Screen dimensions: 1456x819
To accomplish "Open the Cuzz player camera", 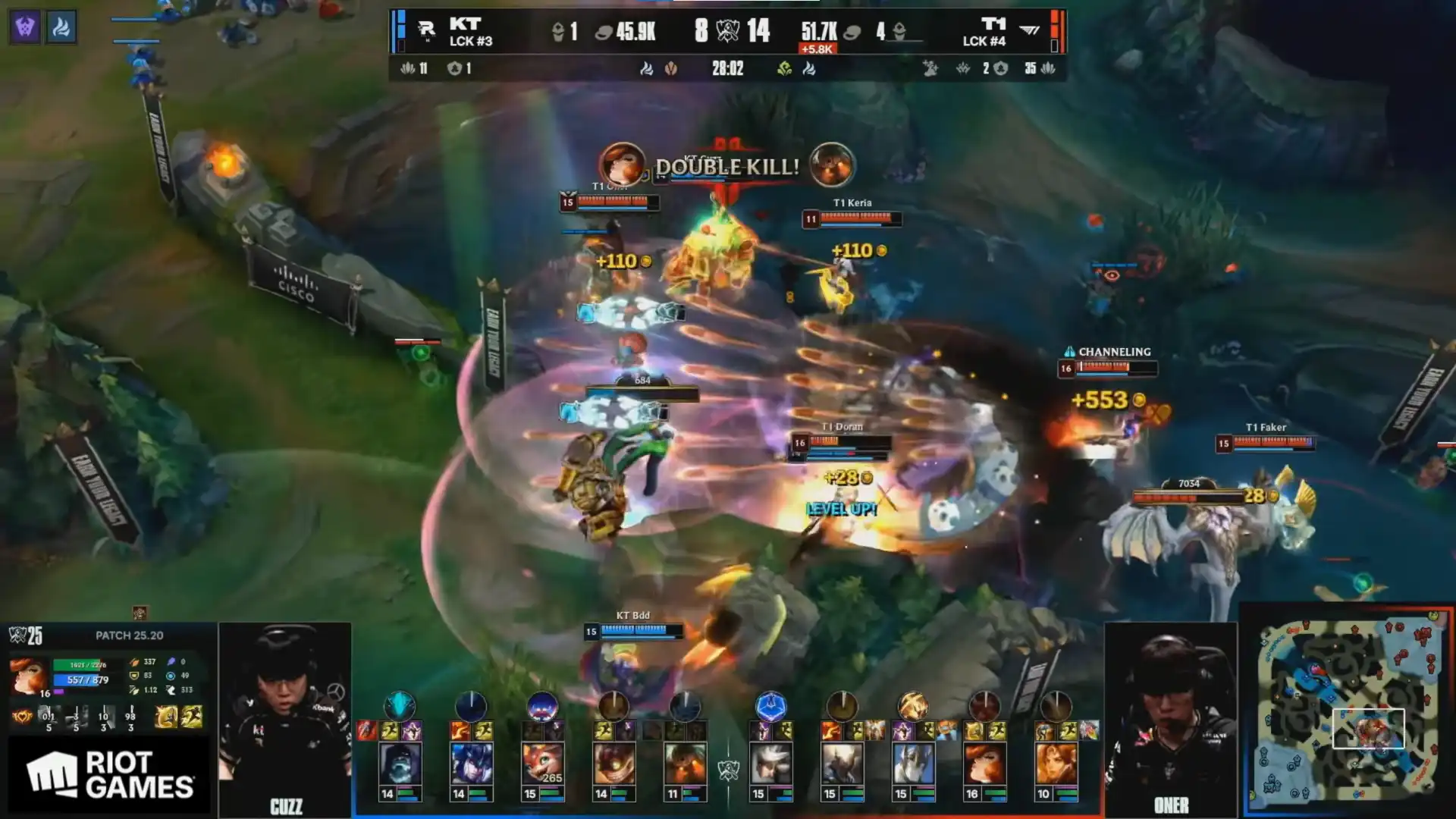I will point(285,717).
